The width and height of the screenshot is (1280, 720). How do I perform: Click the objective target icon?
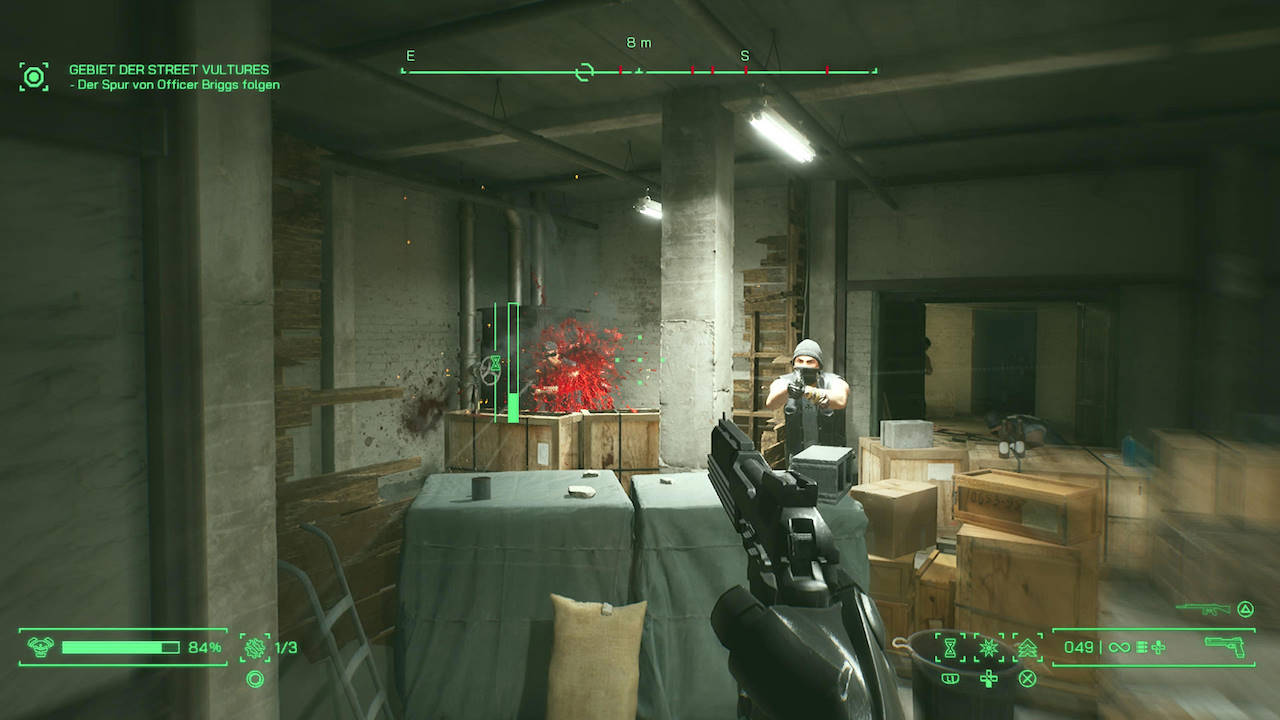point(34,77)
